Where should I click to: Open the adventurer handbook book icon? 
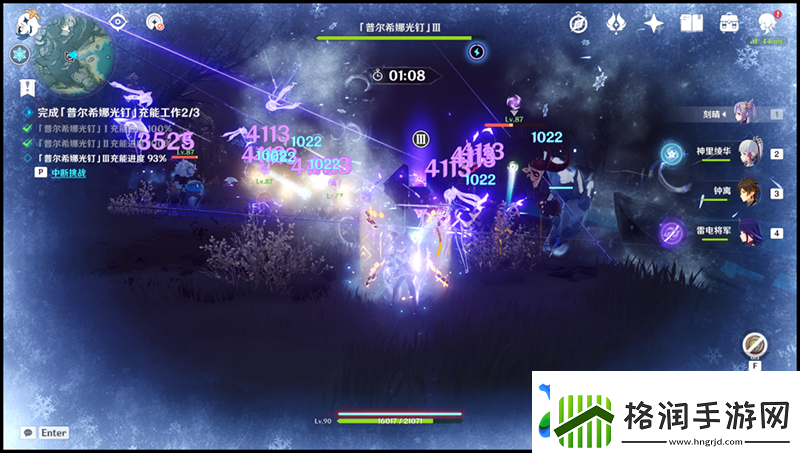pos(691,23)
